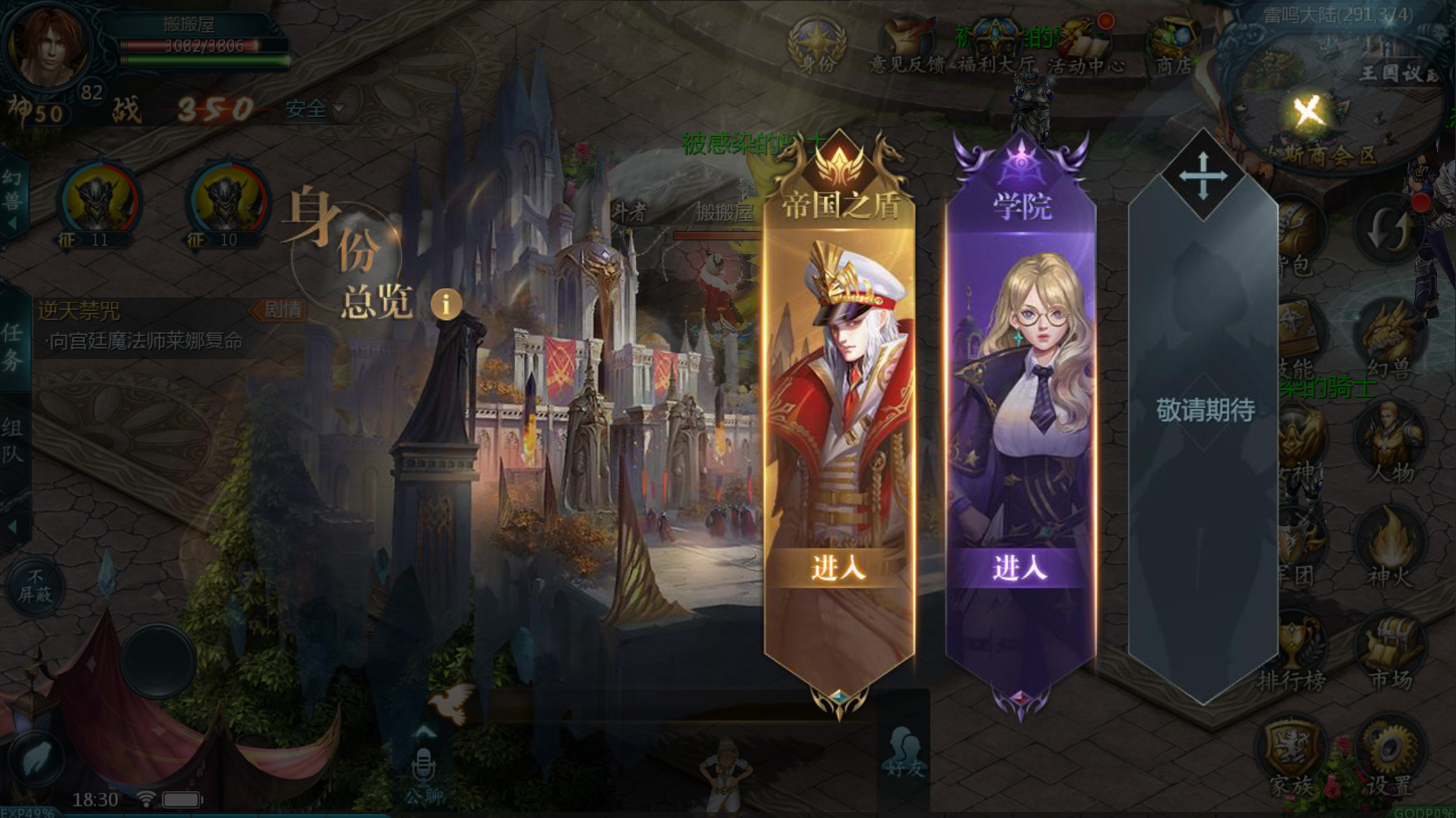The width and height of the screenshot is (1456, 818).
Task: Open the 排行榜 ranking trophy
Action: point(1292,653)
